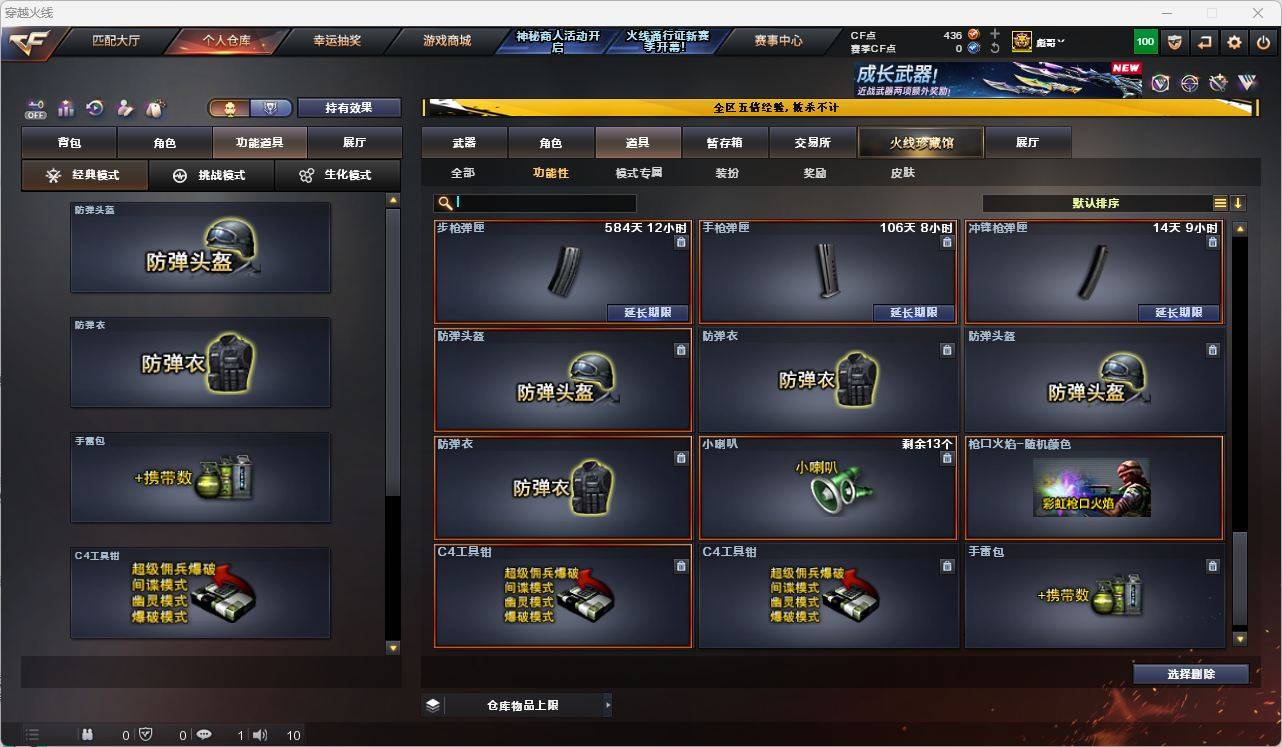Click the channel switch arrow icon
This screenshot has width=1282, height=747.
point(1204,42)
